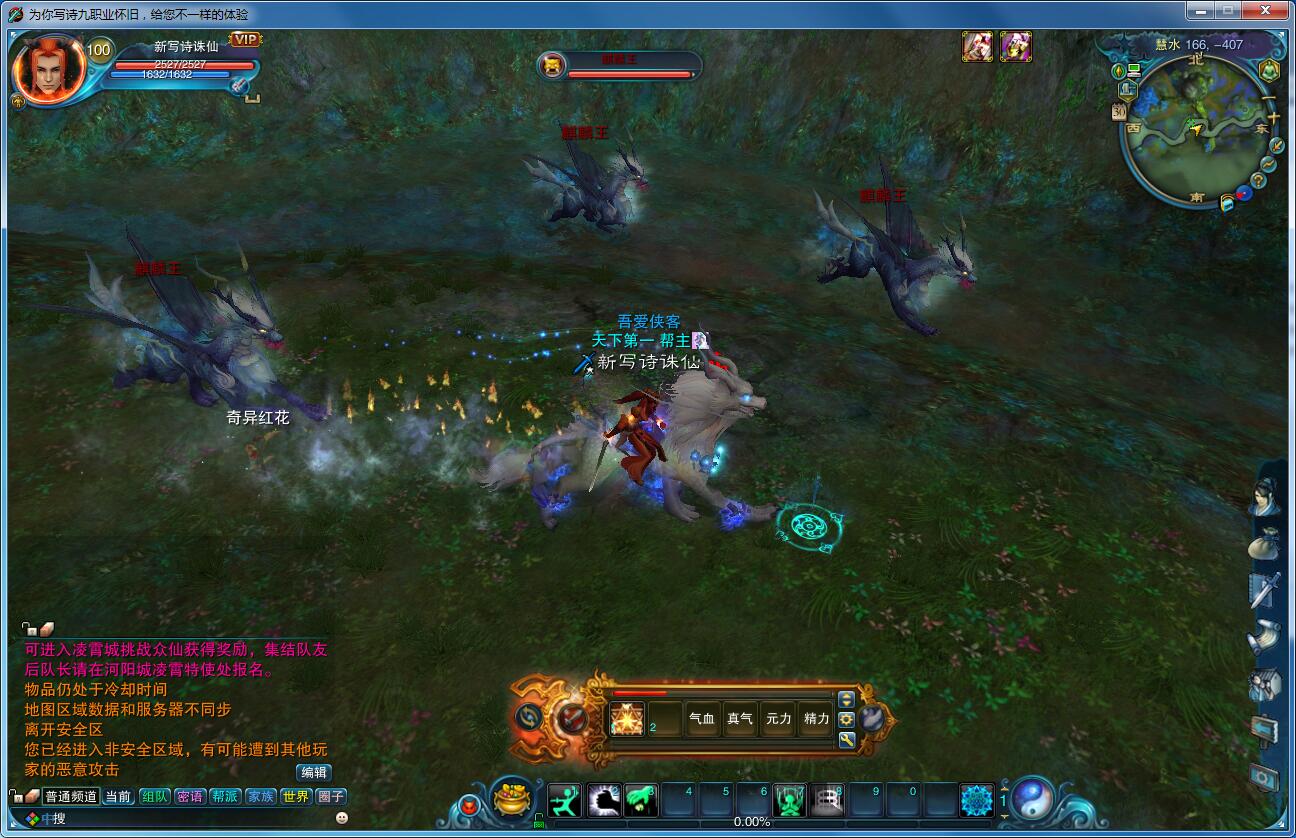Open the calendar icon showing 30
Viewport: 1296px width, 838px height.
coord(1119,112)
